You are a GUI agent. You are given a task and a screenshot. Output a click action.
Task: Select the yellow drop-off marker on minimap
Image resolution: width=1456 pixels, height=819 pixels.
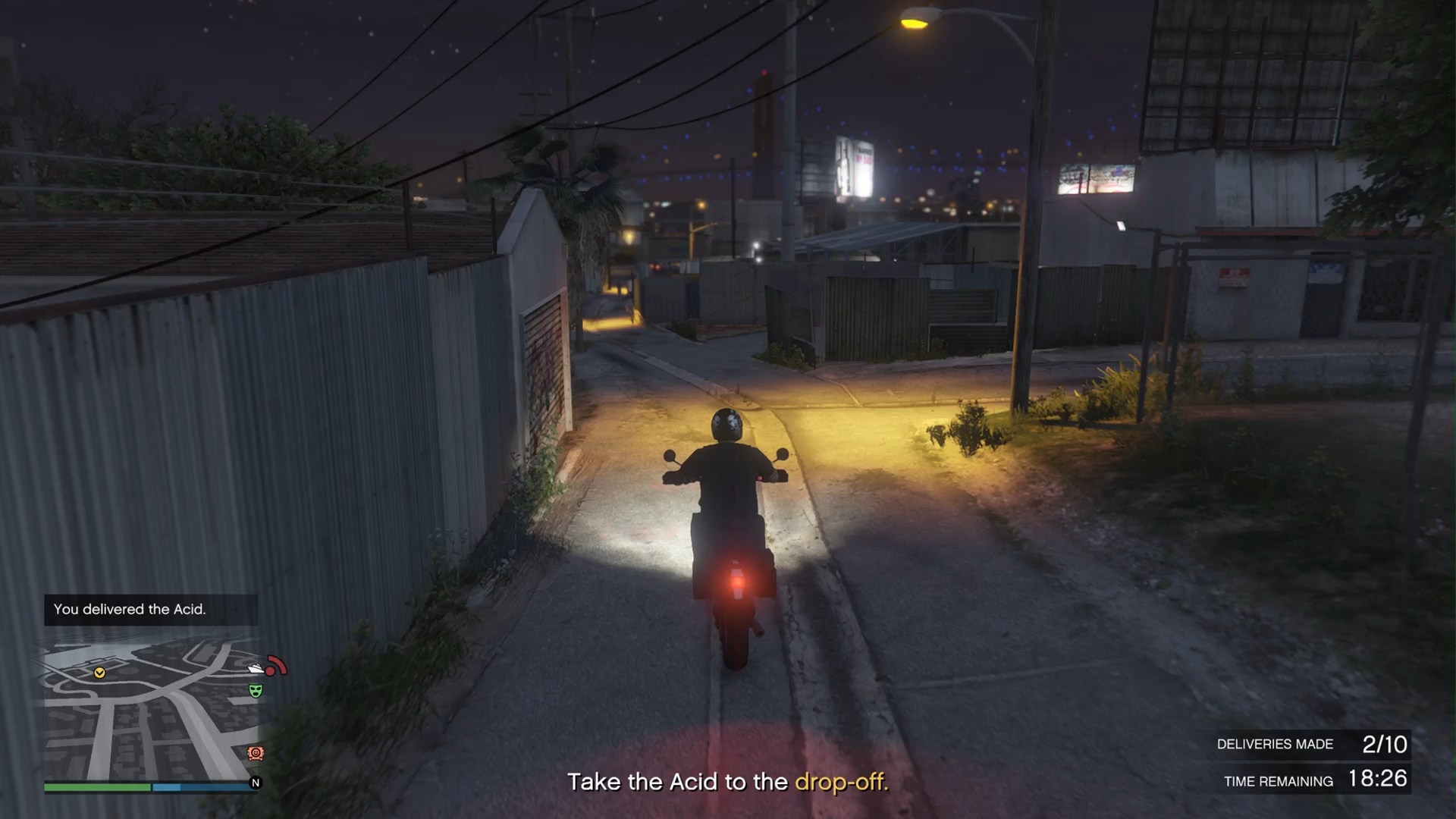[99, 673]
